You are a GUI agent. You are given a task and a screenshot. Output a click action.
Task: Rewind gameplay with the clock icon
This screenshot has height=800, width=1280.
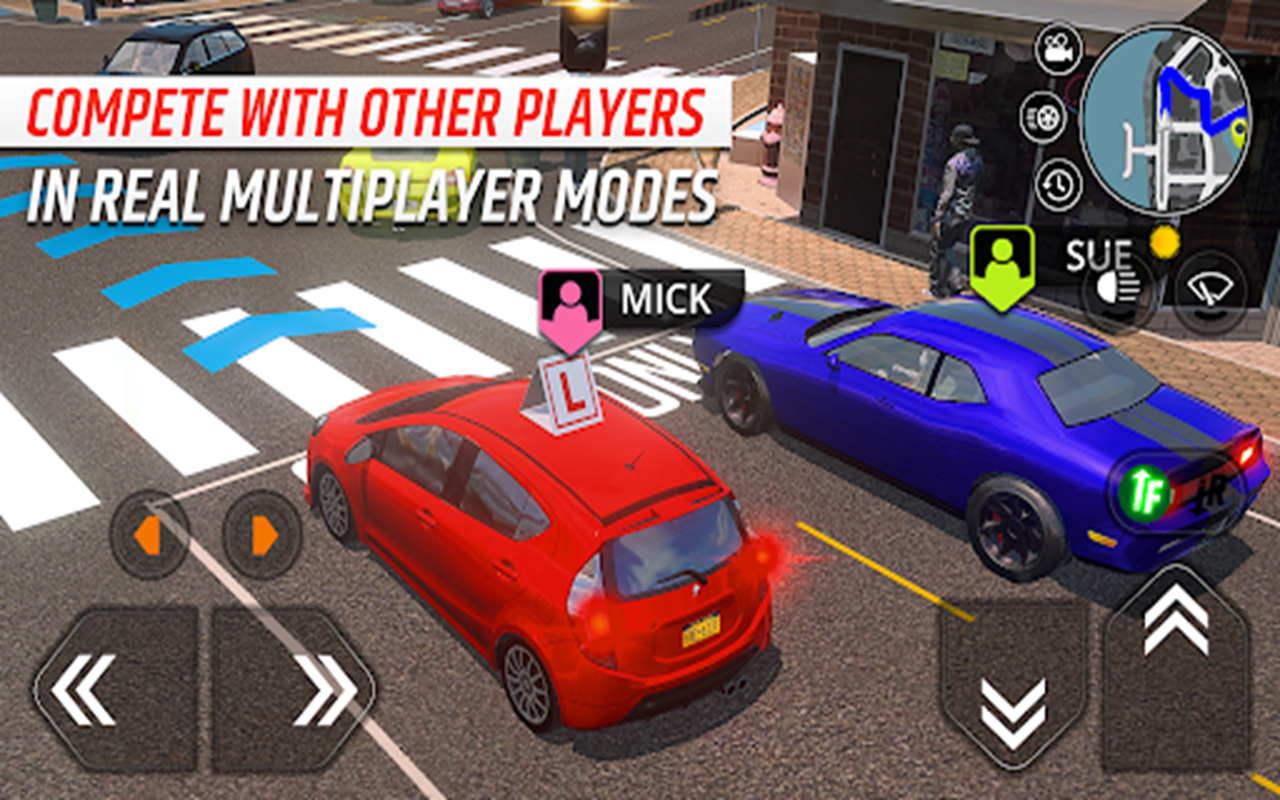pos(1060,185)
